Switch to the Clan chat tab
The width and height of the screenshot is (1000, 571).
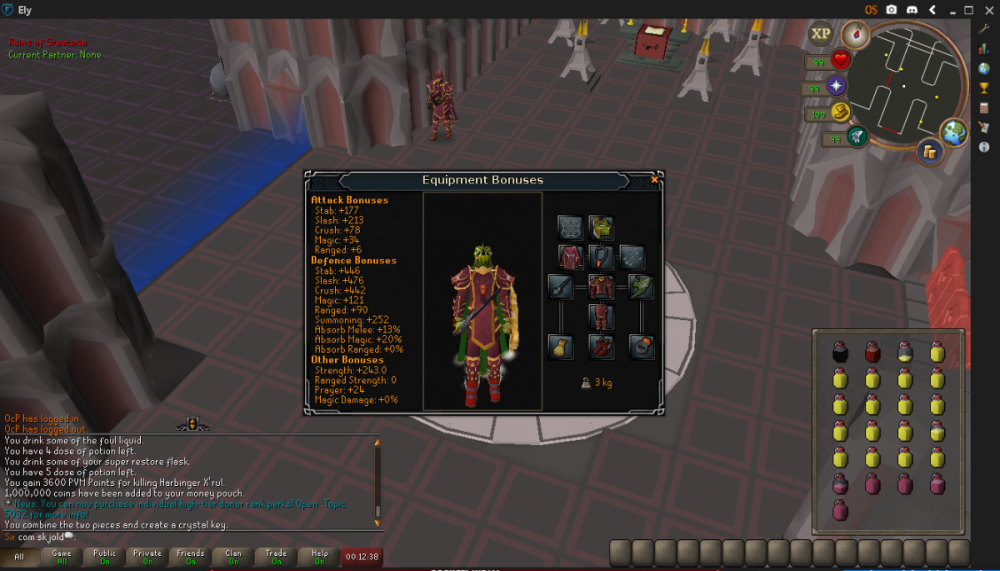click(233, 556)
